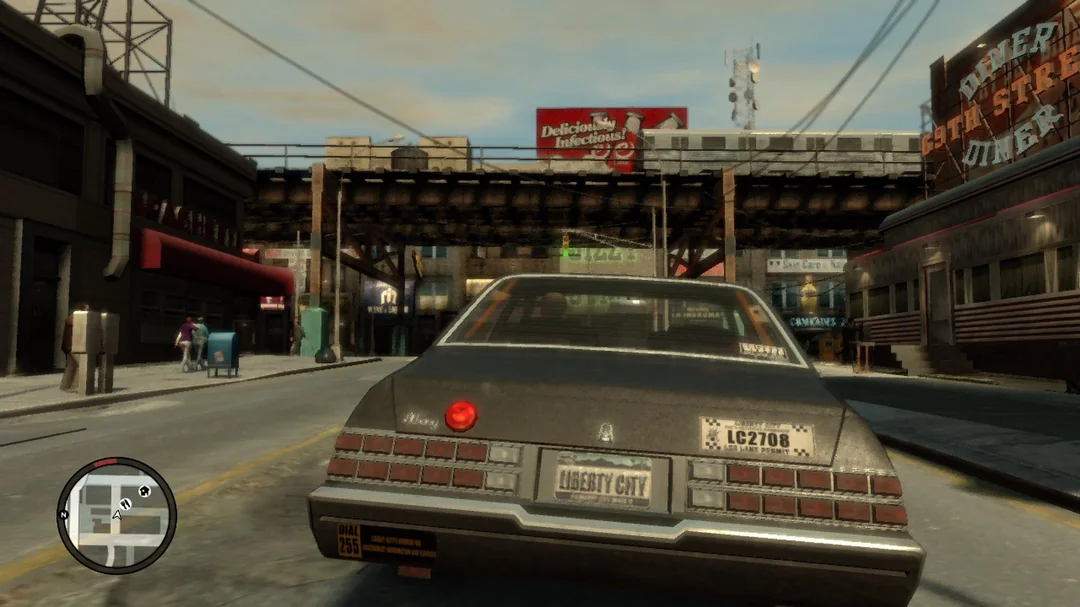The image size is (1080, 607).
Task: Select the restaurant fork-and-knife minimap marker
Action: [x=126, y=503]
